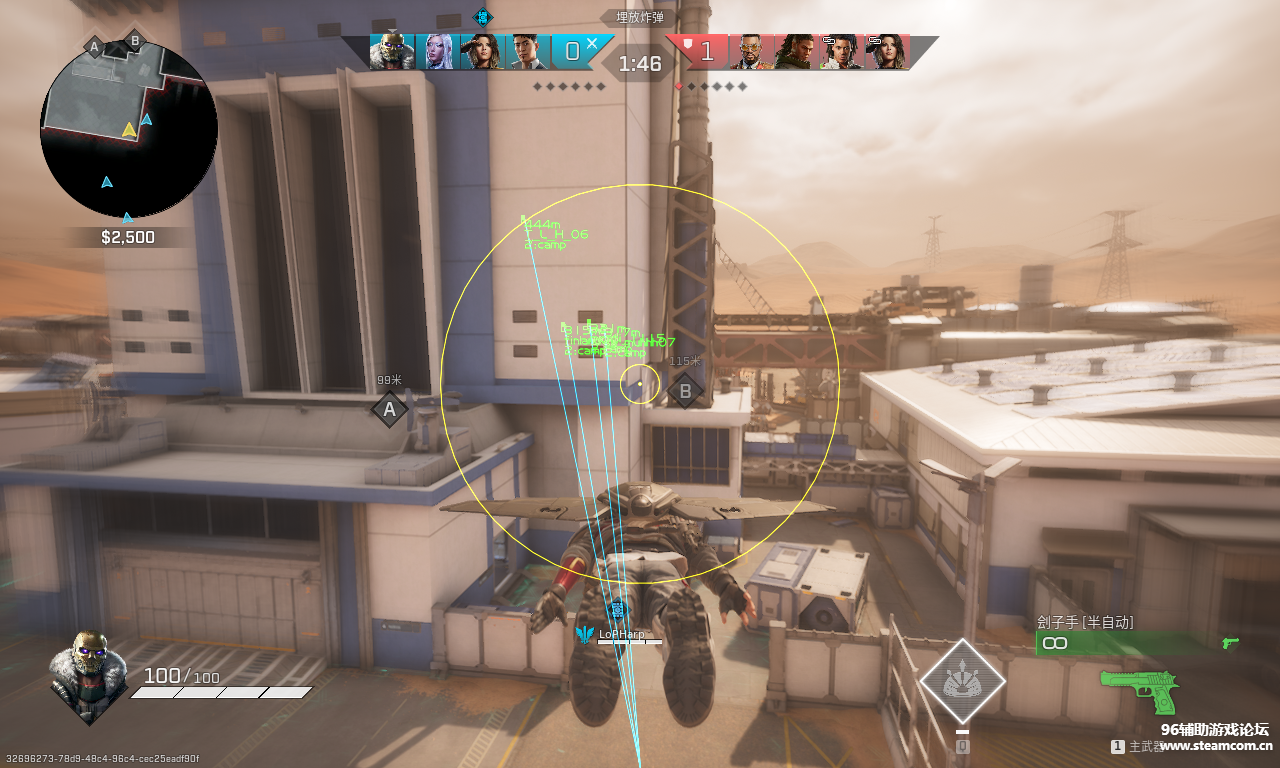The width and height of the screenshot is (1280, 768).
Task: Click the $2,500 money display
Action: [126, 237]
